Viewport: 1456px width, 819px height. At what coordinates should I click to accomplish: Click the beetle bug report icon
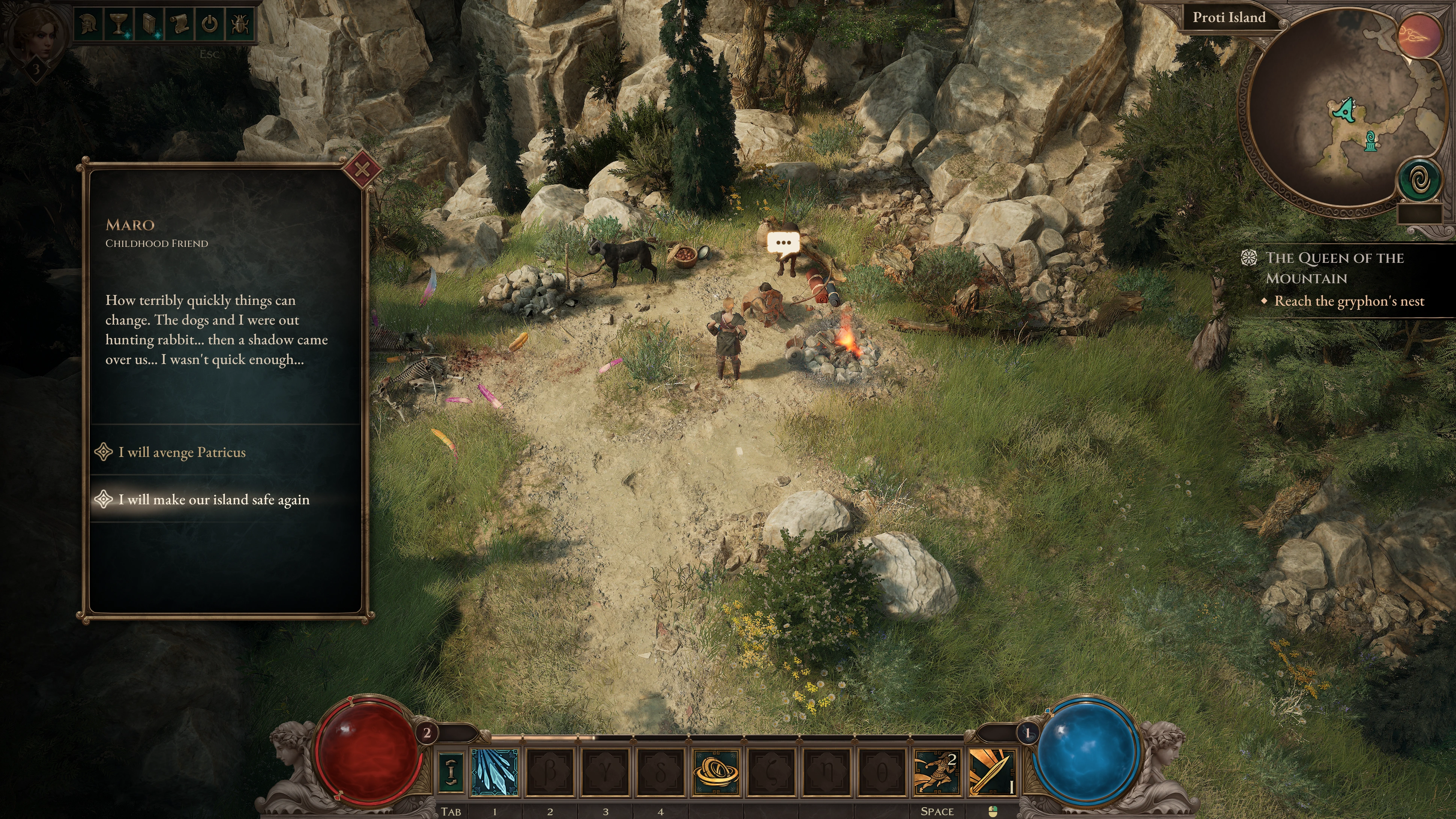[240, 24]
